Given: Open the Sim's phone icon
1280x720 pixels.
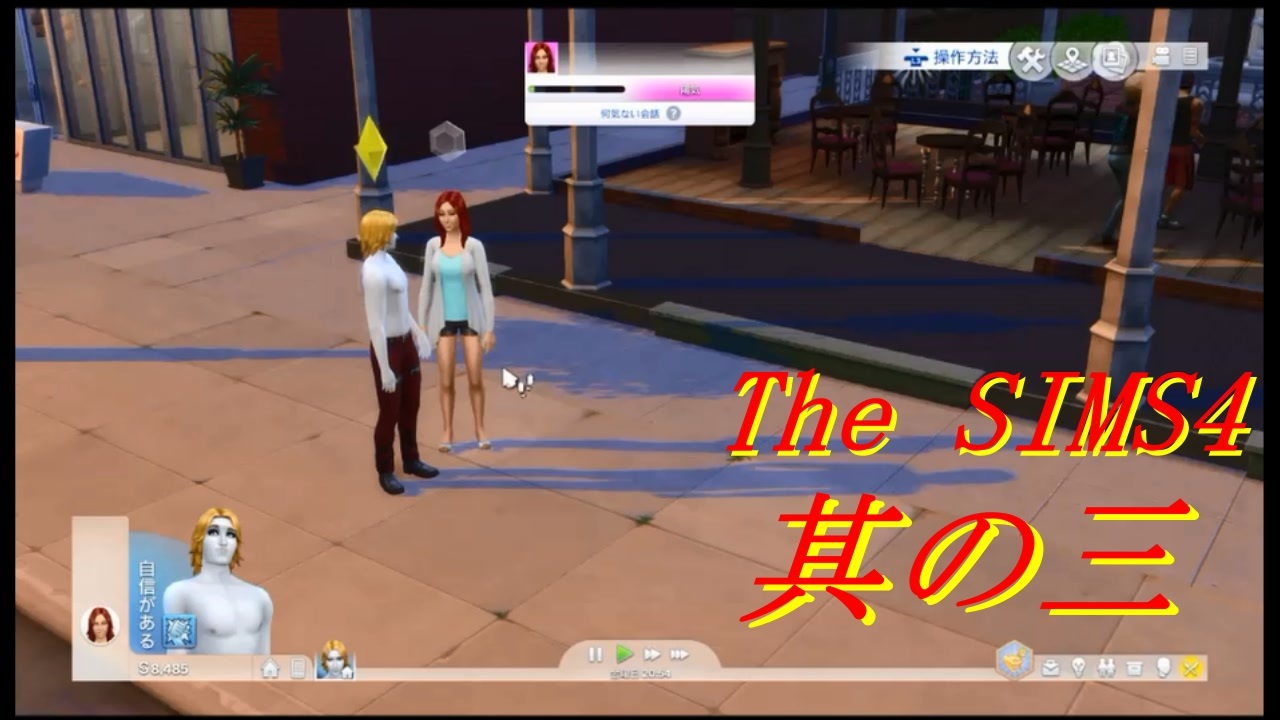Looking at the screenshot, I should [297, 670].
